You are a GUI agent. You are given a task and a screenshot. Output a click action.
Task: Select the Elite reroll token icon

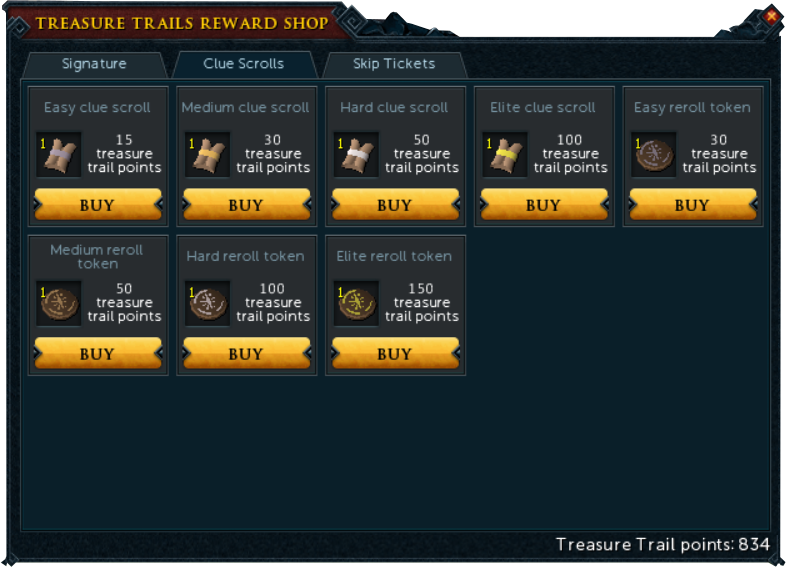356,304
